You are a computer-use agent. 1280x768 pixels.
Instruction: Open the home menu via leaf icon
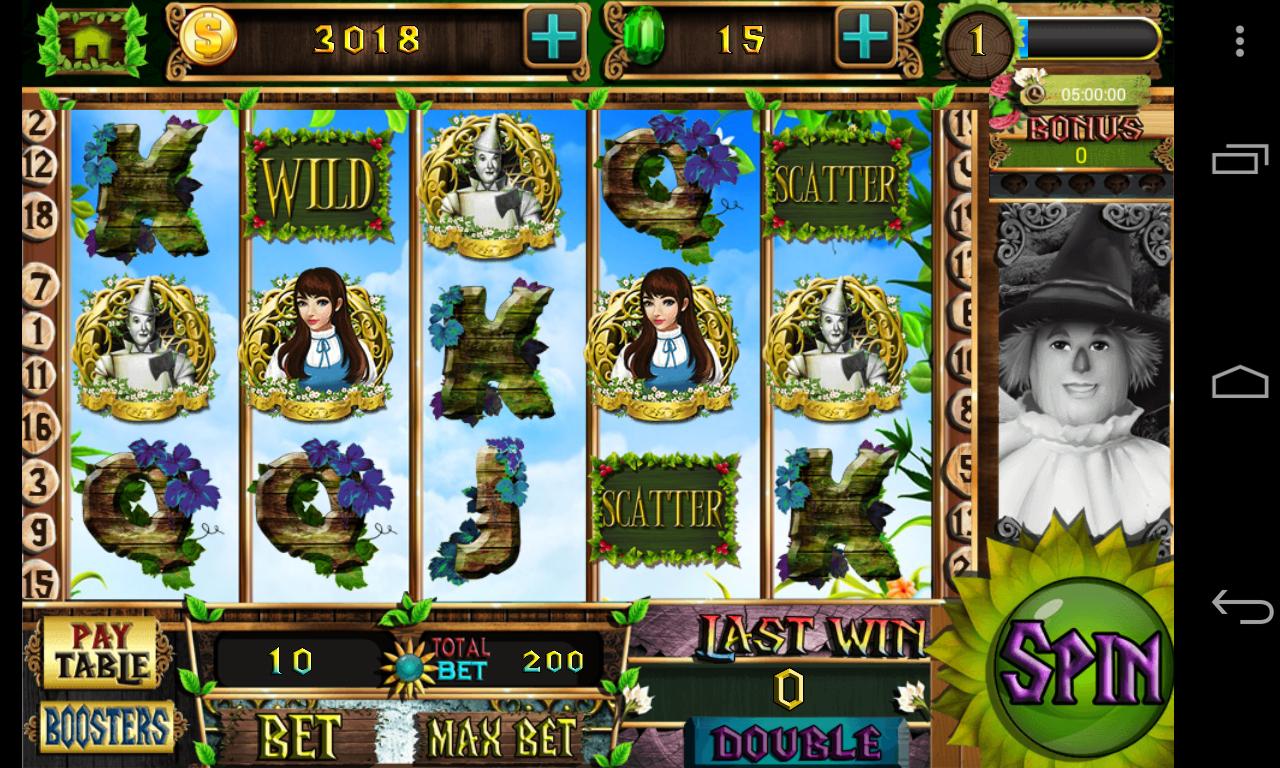tap(92, 42)
